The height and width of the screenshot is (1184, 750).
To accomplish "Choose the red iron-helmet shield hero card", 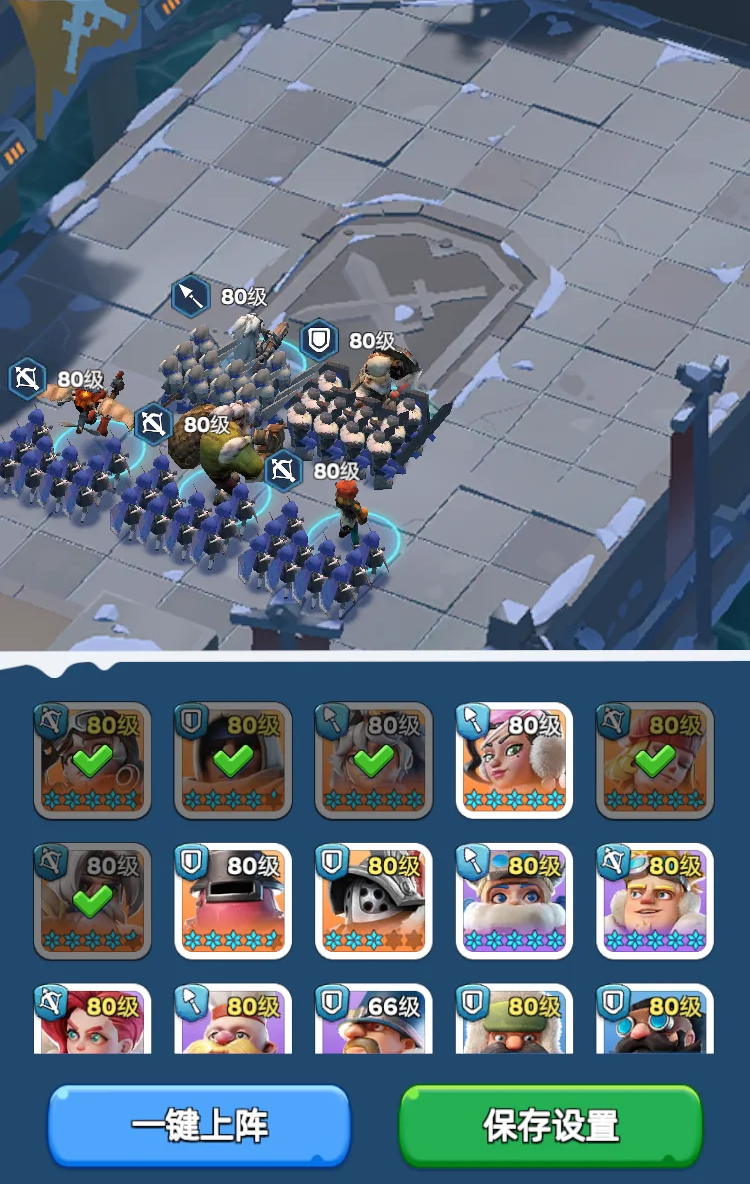I will point(233,901).
